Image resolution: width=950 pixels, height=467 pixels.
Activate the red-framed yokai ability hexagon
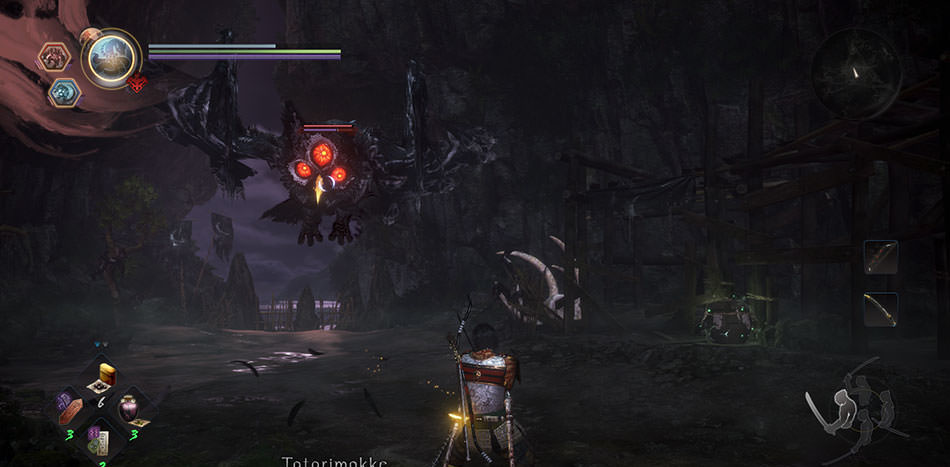(53, 57)
